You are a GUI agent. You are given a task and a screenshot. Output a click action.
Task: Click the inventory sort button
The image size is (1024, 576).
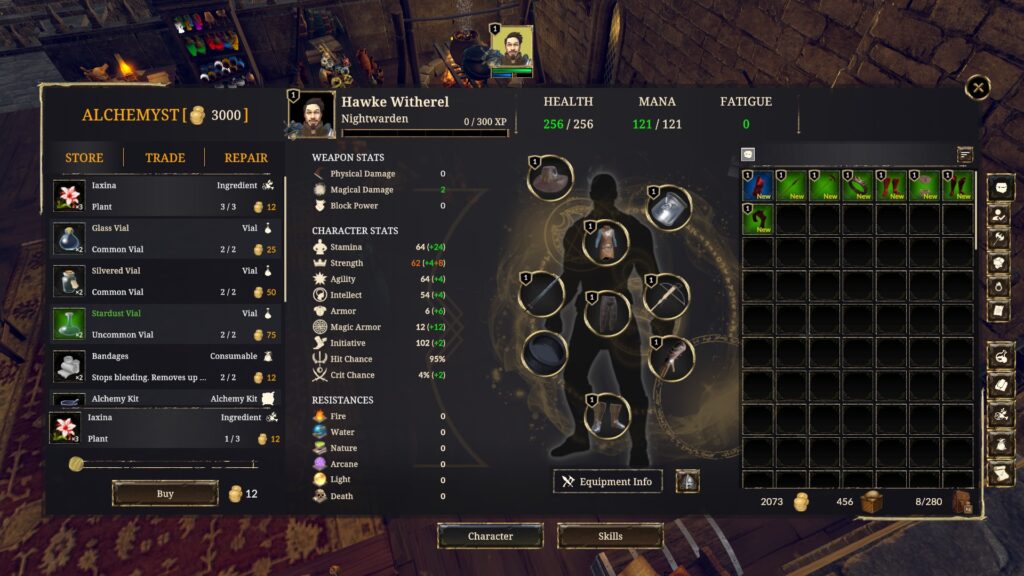pyautogui.click(x=965, y=155)
